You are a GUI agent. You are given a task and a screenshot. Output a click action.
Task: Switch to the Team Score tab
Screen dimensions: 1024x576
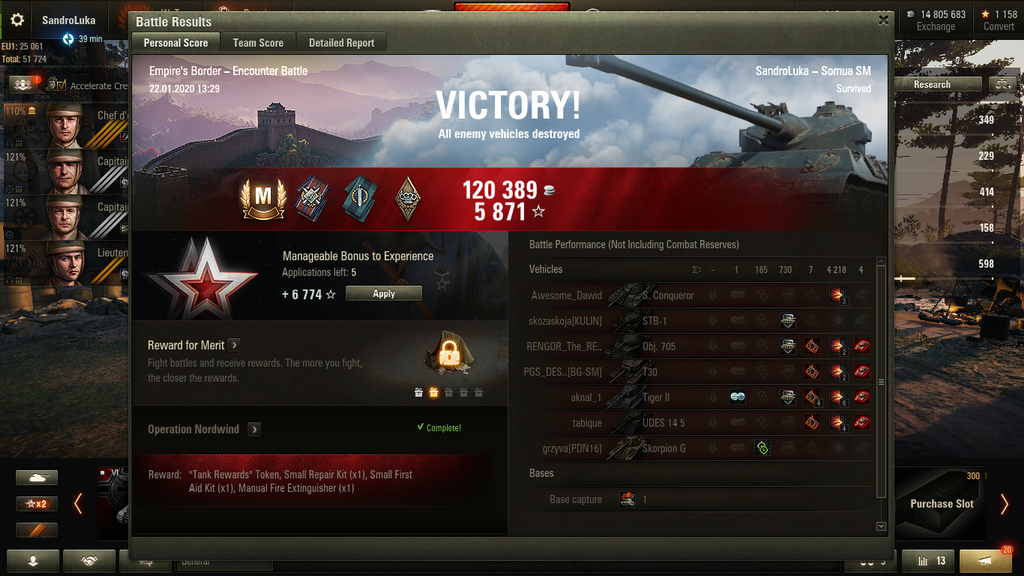point(258,43)
